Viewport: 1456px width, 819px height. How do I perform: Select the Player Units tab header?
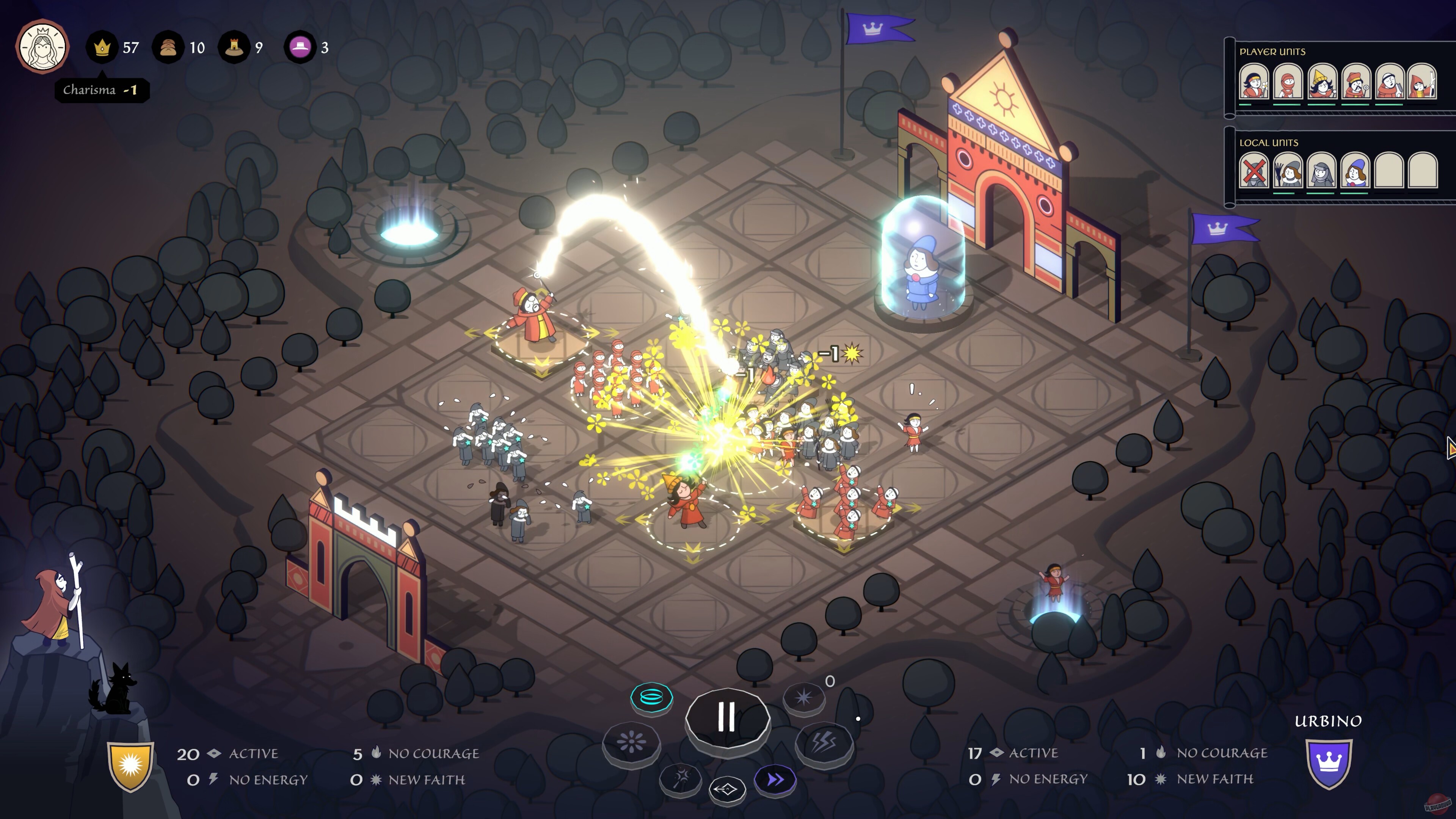coord(1273,52)
